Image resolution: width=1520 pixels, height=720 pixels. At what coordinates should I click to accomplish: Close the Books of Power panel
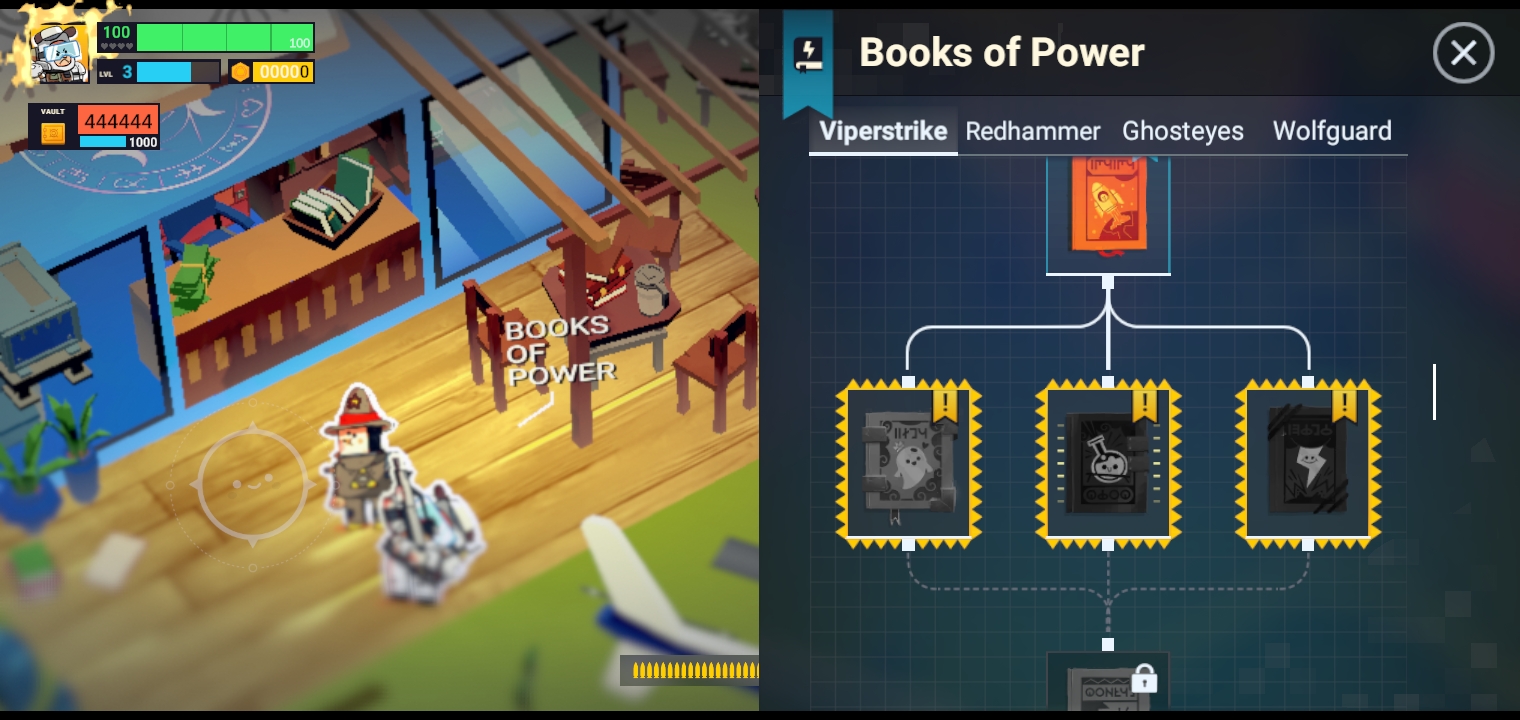pos(1463,53)
